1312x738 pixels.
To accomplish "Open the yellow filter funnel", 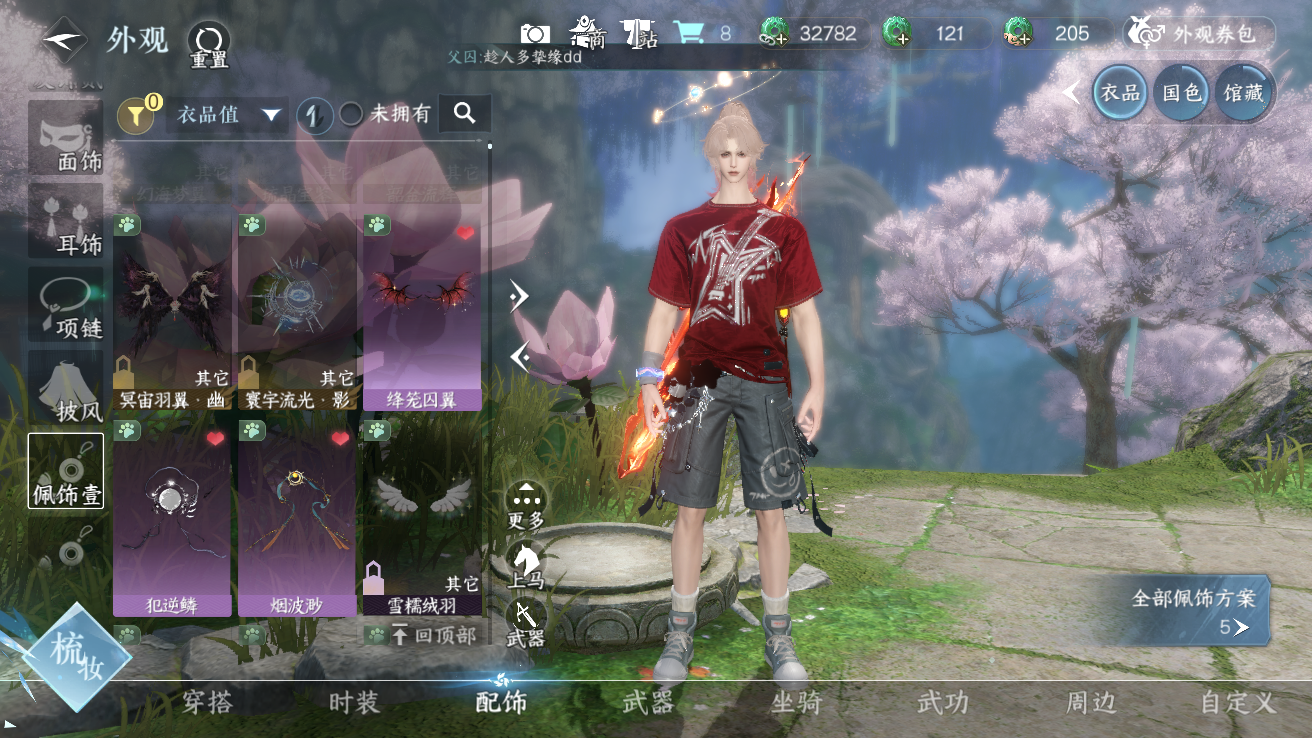I will coord(136,116).
